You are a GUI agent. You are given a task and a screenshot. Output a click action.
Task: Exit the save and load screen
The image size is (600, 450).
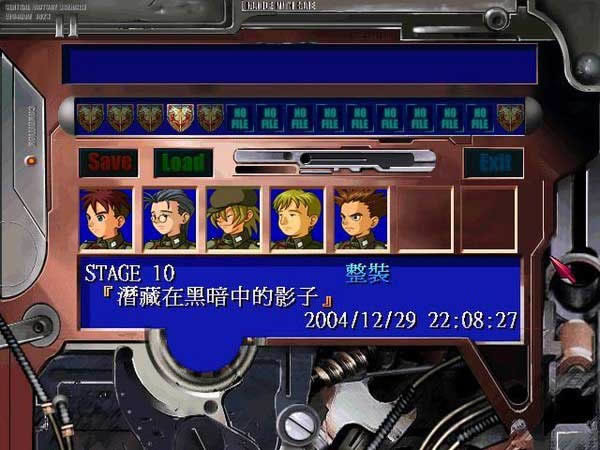tap(493, 162)
